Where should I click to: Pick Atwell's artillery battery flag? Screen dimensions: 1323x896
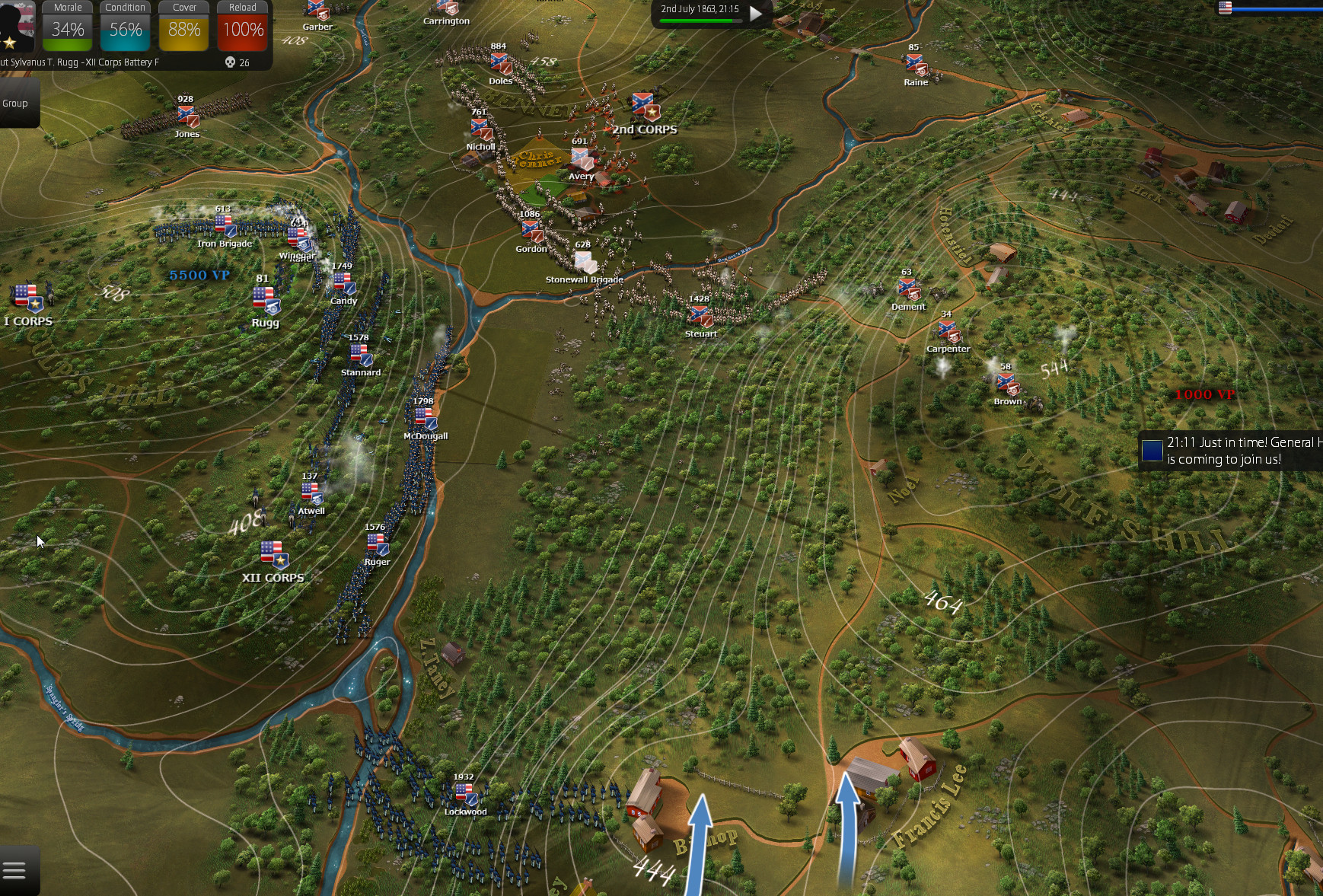311,493
